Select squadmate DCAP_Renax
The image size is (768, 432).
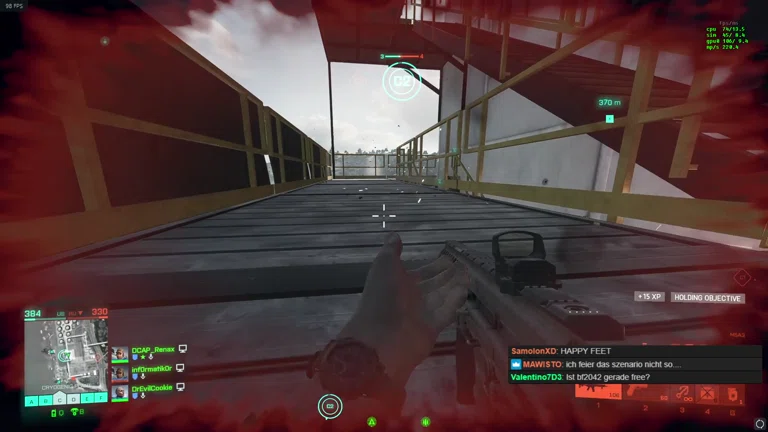point(153,350)
